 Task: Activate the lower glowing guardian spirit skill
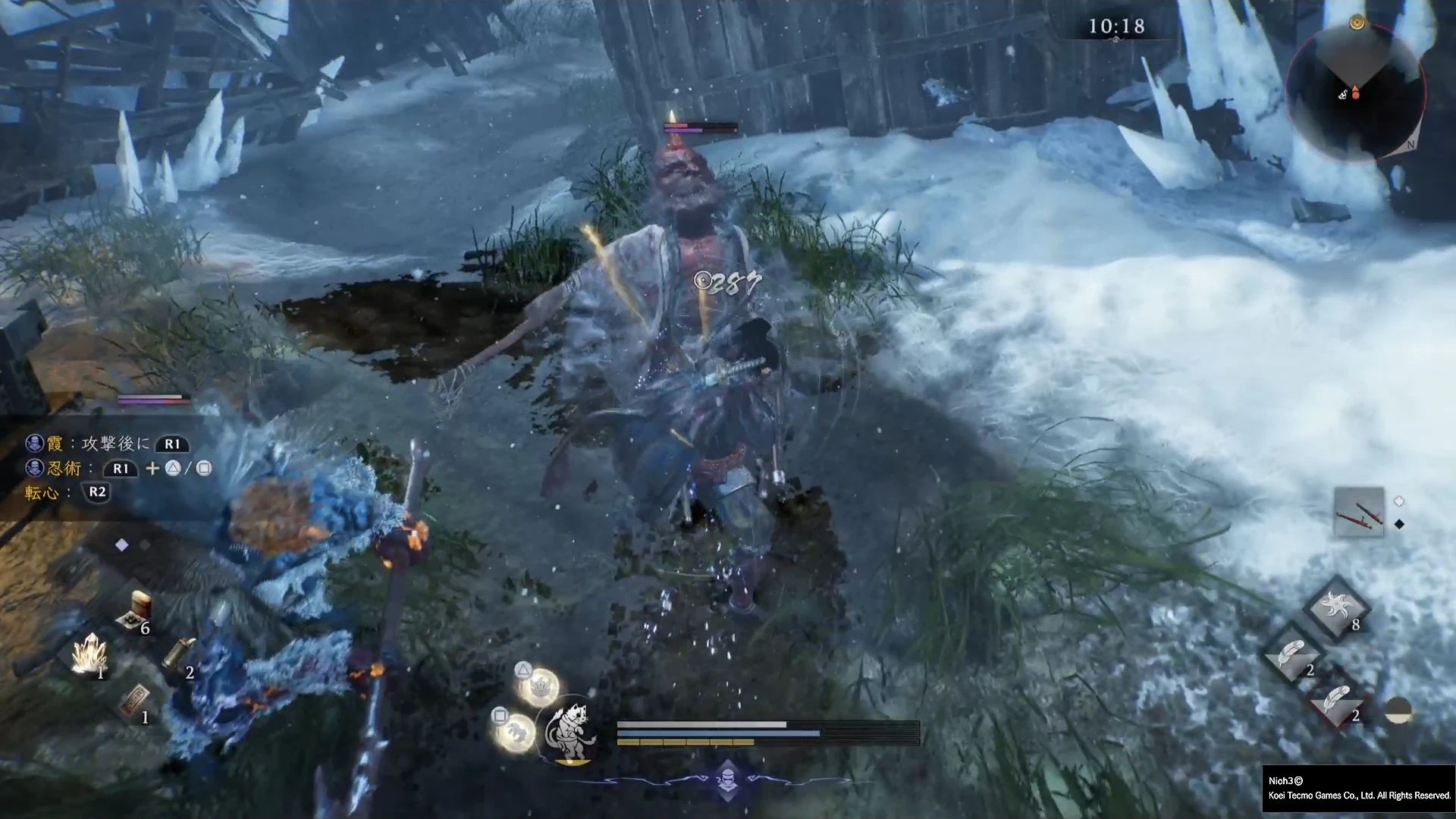[516, 733]
